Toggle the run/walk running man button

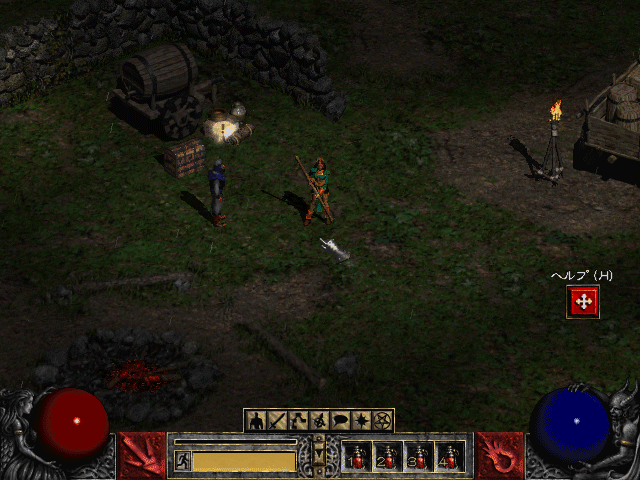click(x=183, y=460)
